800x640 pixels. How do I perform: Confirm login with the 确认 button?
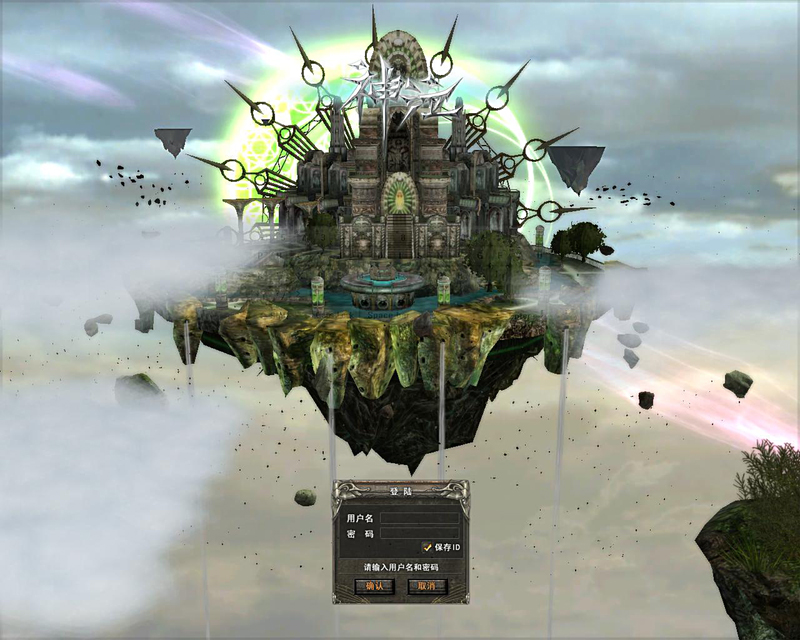click(374, 586)
